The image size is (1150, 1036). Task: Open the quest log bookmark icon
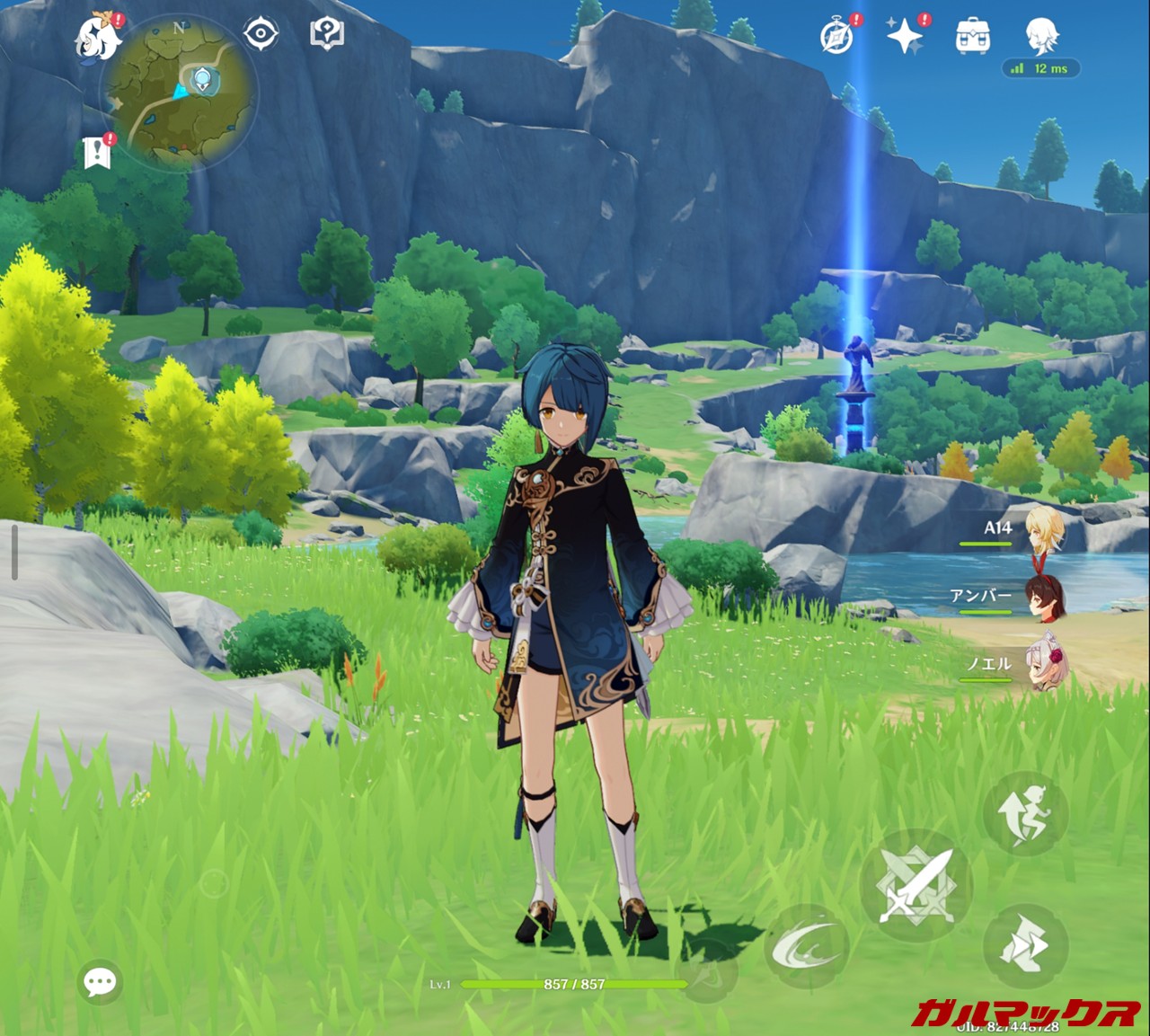97,153
